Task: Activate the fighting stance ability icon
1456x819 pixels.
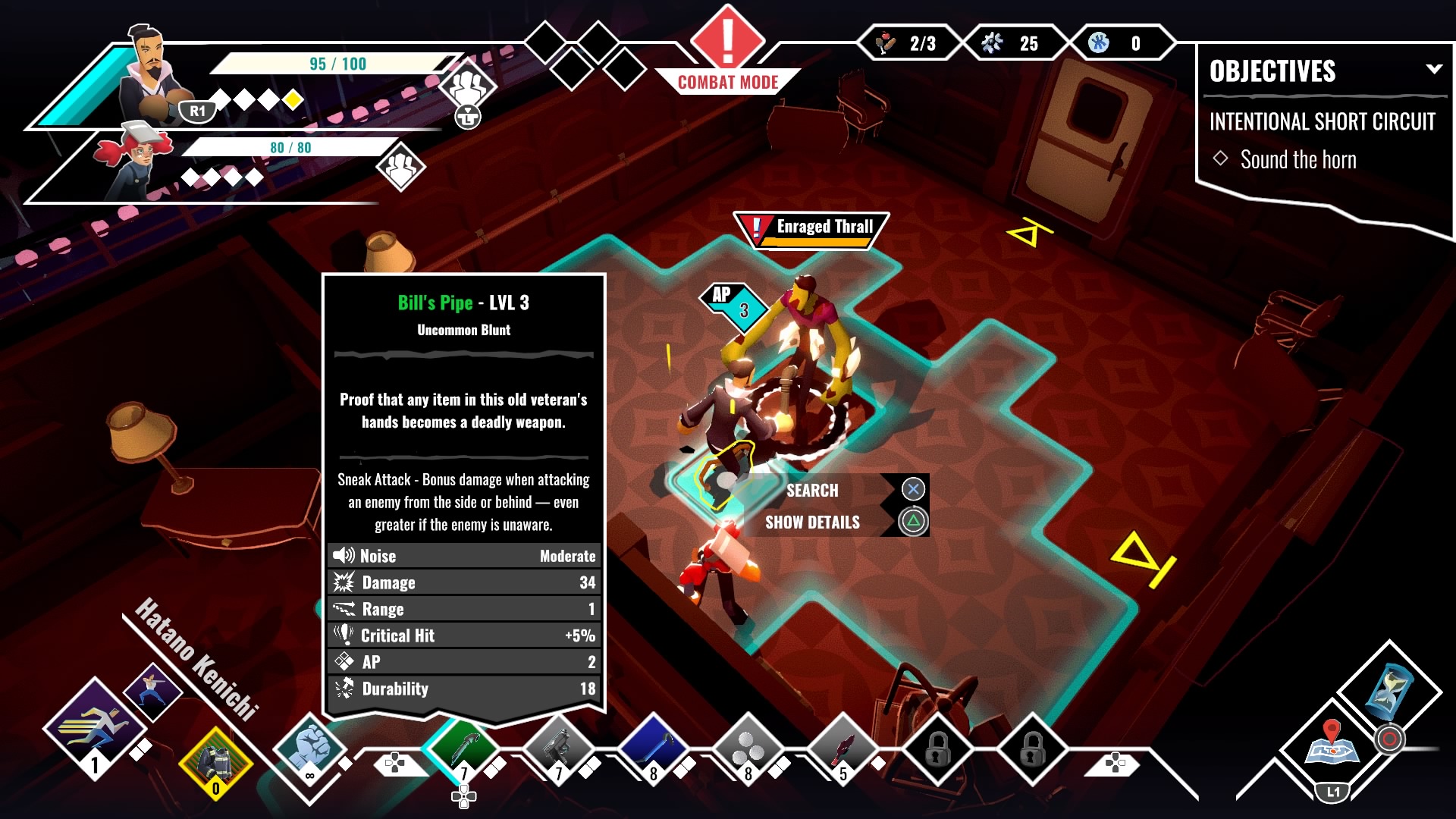Action: tap(152, 691)
